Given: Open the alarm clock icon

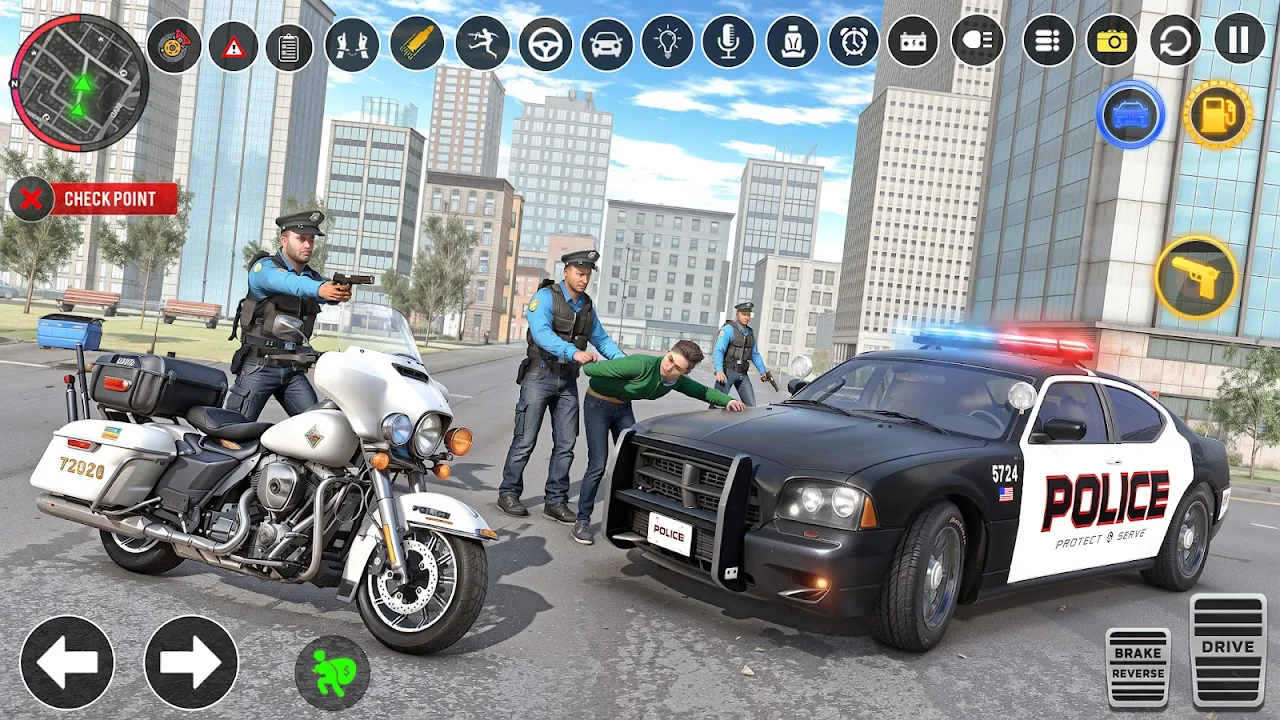Looking at the screenshot, I should 853,41.
